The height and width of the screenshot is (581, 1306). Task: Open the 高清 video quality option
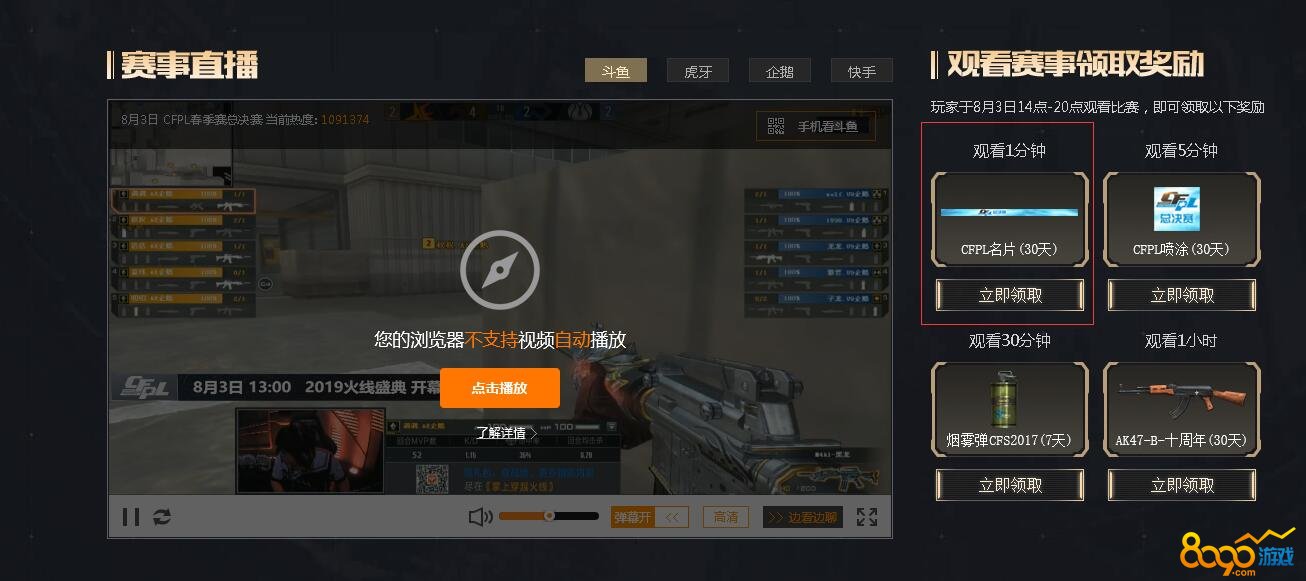pyautogui.click(x=726, y=517)
